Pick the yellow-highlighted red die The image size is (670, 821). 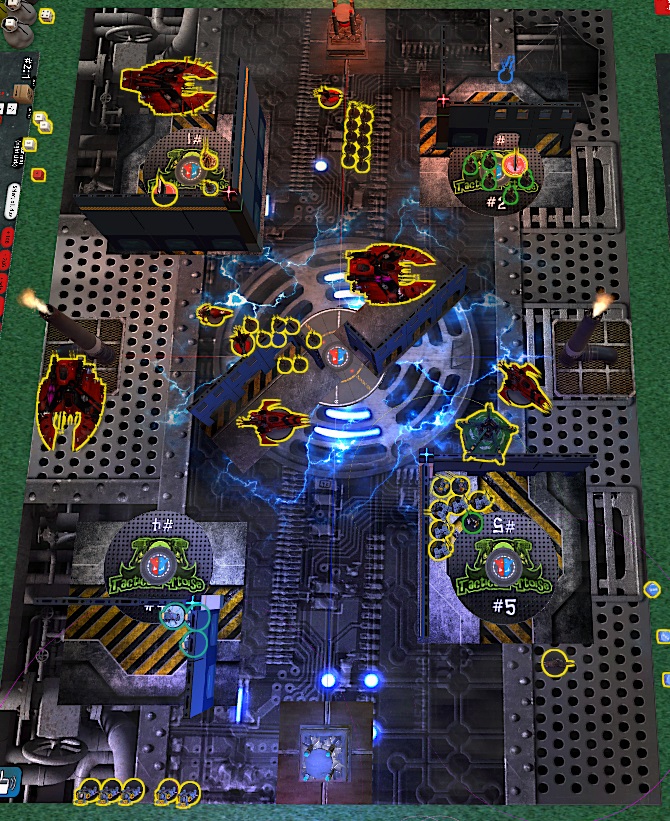coord(38,175)
